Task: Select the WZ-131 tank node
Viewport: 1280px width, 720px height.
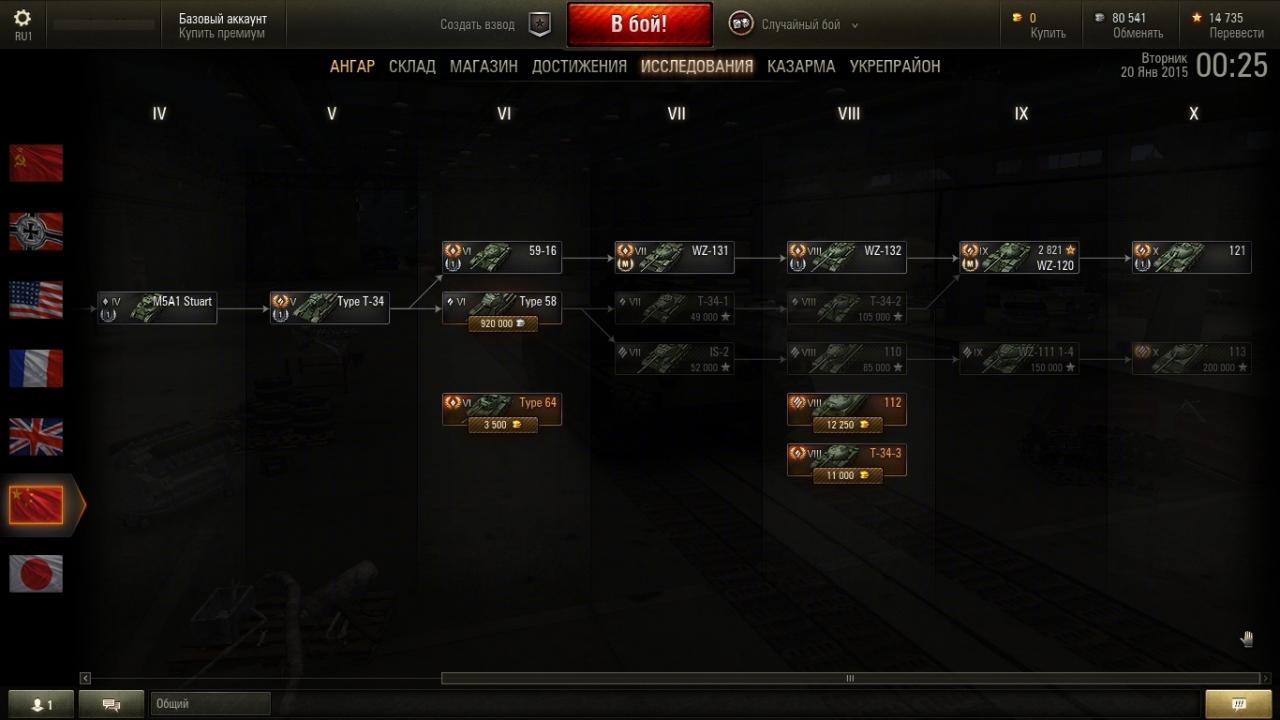Action: tap(674, 257)
